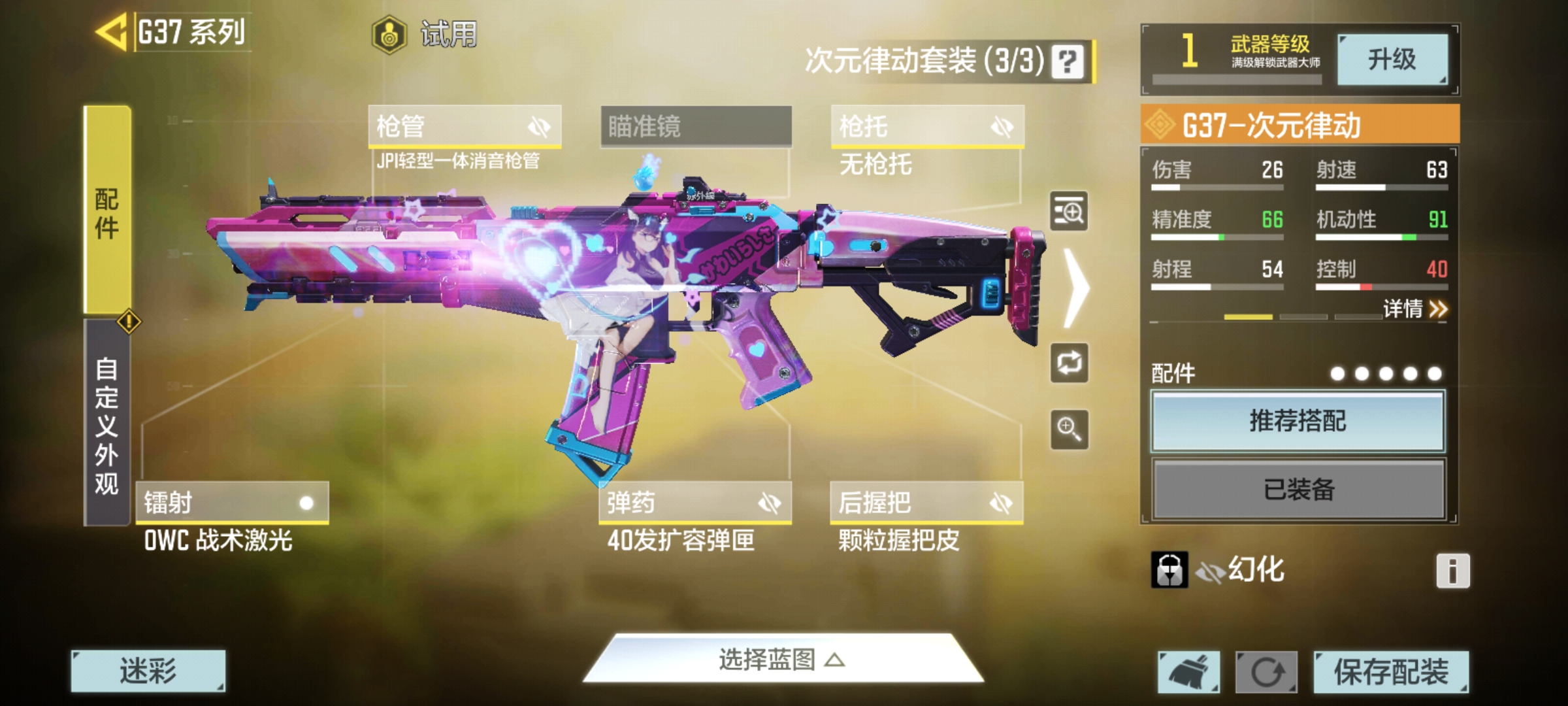1568x706 pixels.
Task: Clear attachments with the broom icon
Action: tap(1188, 671)
